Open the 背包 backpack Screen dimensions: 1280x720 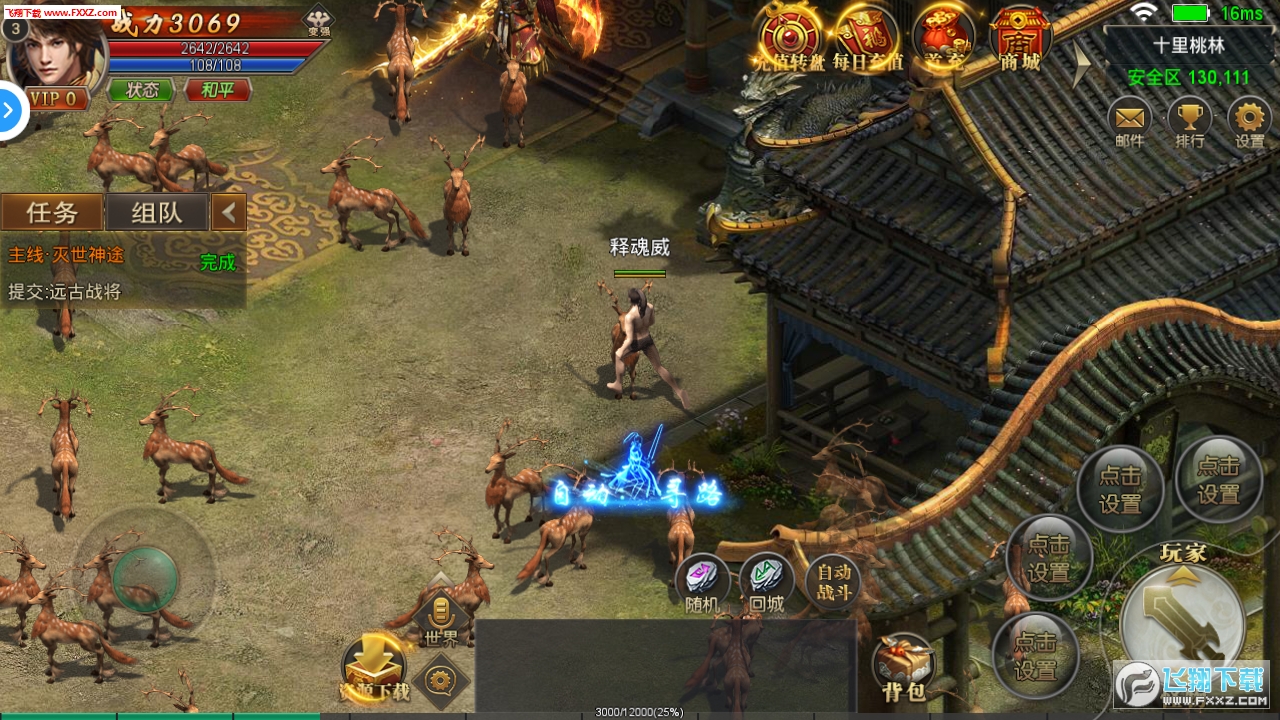(x=903, y=665)
